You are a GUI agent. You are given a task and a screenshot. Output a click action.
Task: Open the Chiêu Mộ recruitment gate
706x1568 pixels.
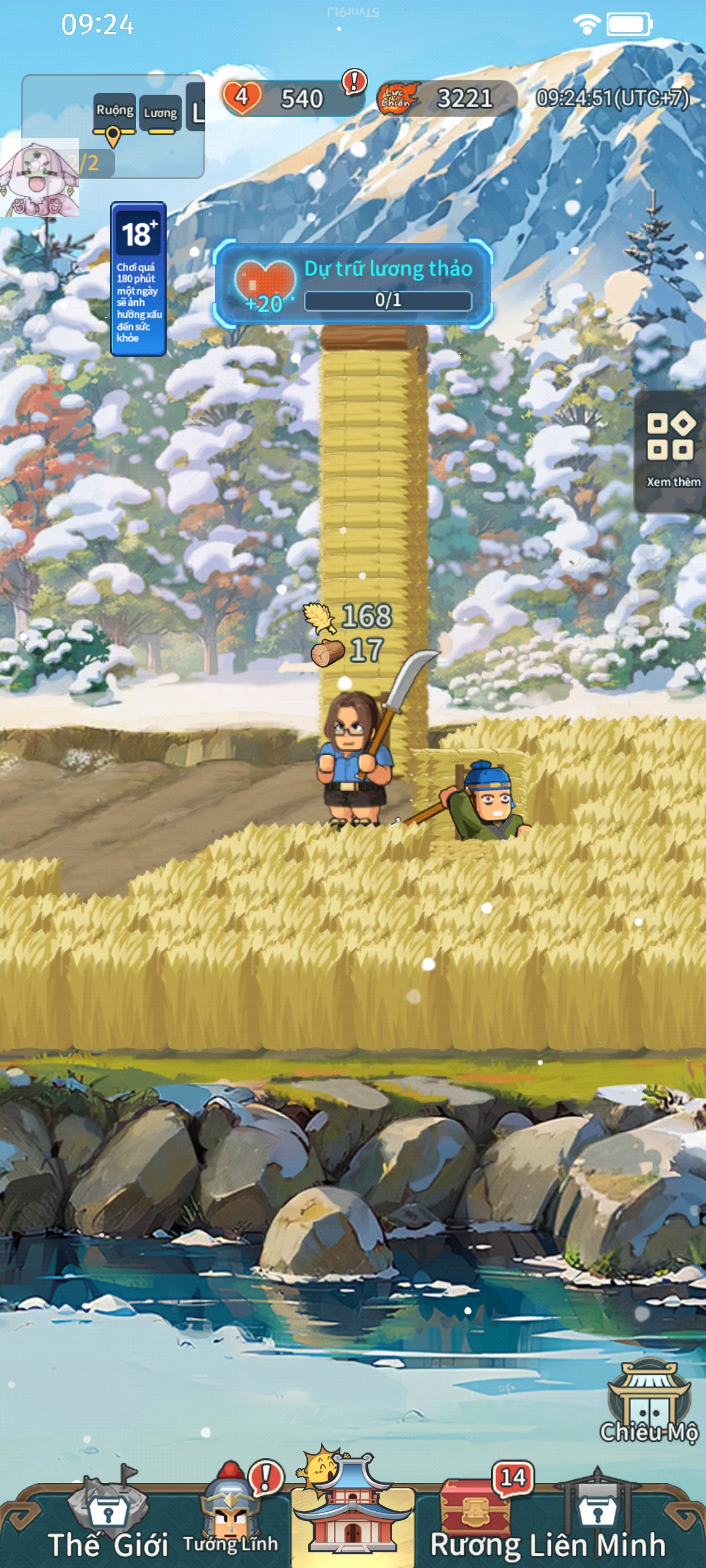pos(649,1403)
